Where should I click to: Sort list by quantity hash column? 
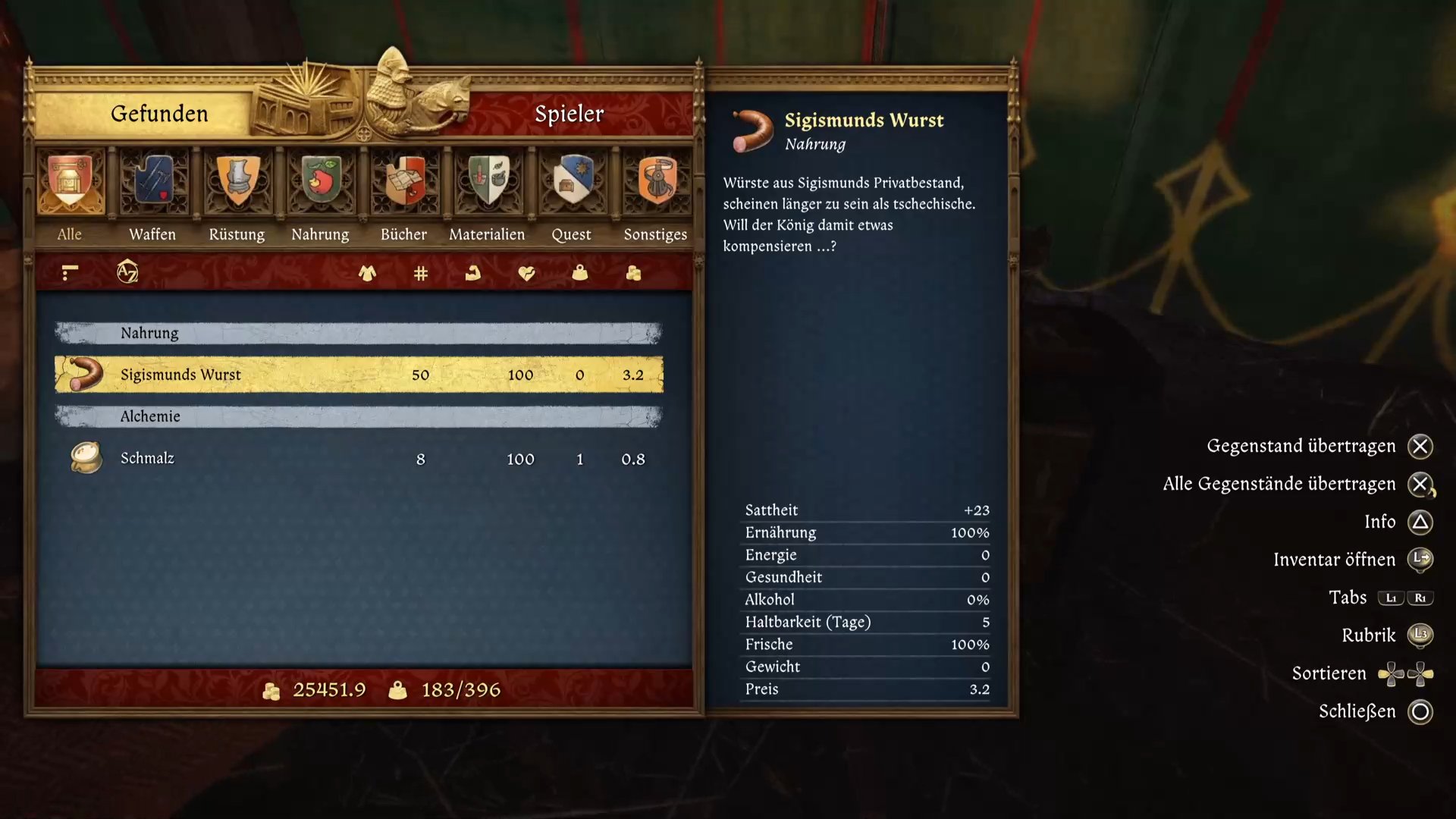[x=421, y=273]
